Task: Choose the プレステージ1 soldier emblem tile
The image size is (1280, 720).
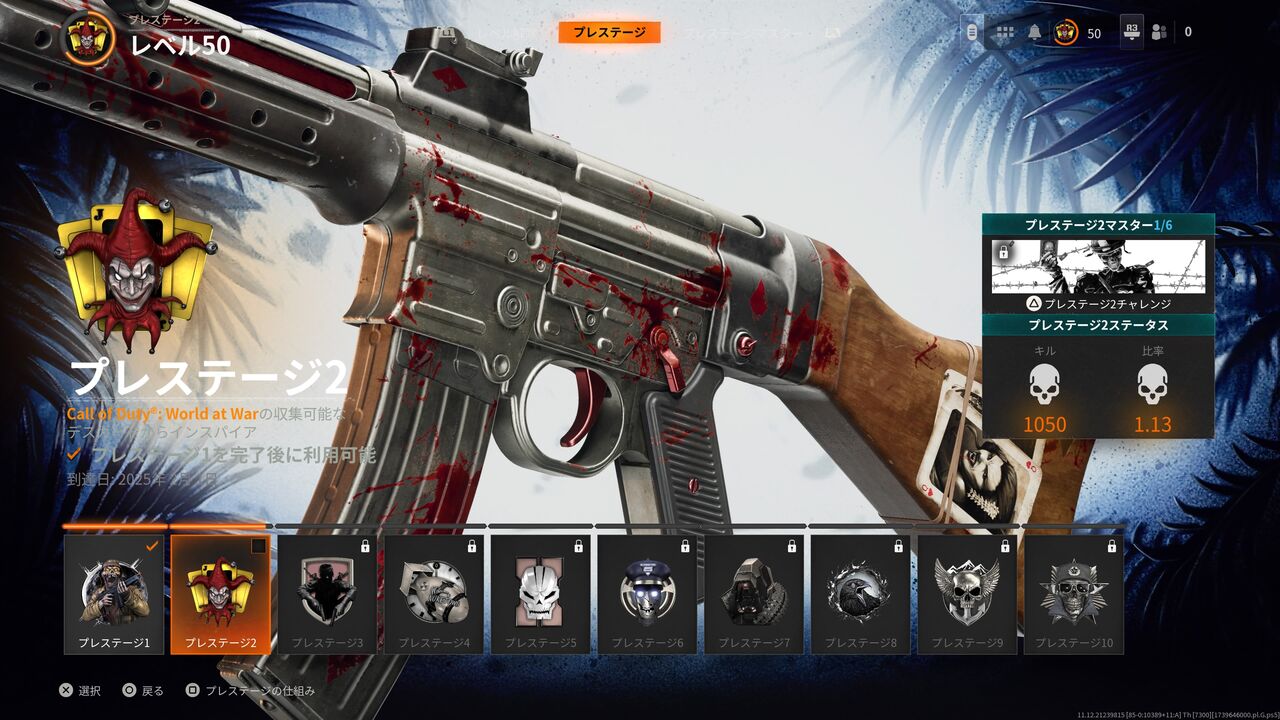Action: point(114,594)
